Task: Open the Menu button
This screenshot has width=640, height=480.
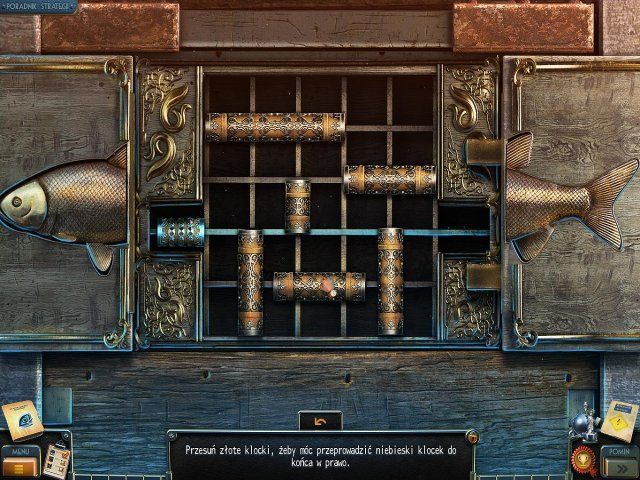Action: coord(18,463)
